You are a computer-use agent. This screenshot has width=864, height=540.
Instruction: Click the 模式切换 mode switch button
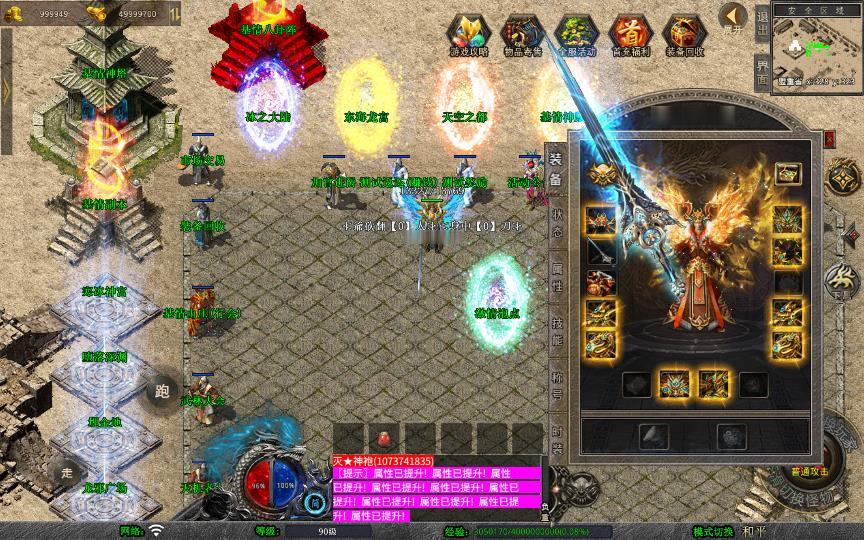(x=713, y=532)
